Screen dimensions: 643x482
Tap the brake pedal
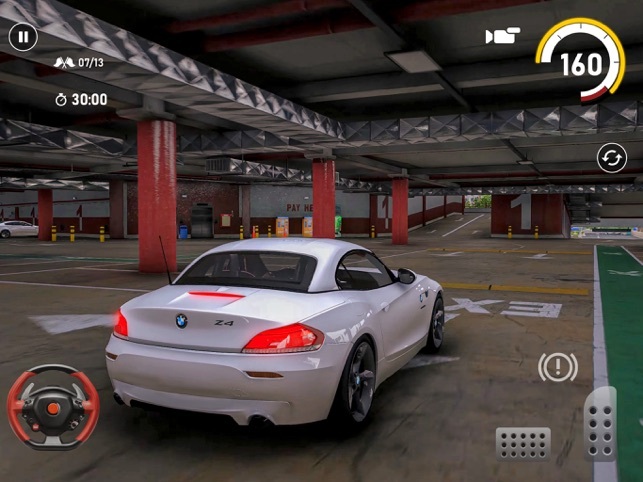[x=523, y=442]
